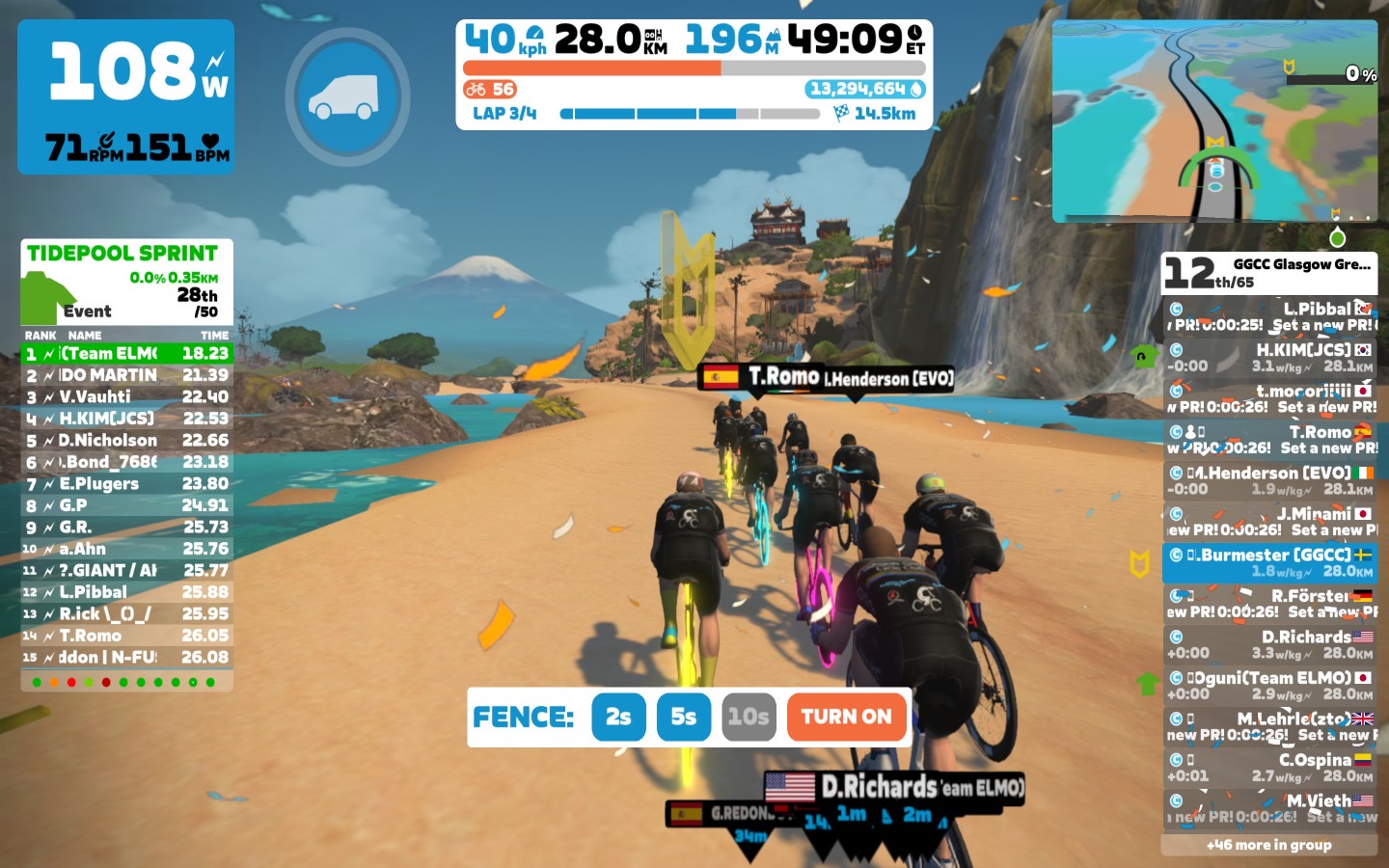Screen dimensions: 1389x868
Task: Choose C.Ospina in the nearby riders list
Action: tap(1269, 768)
